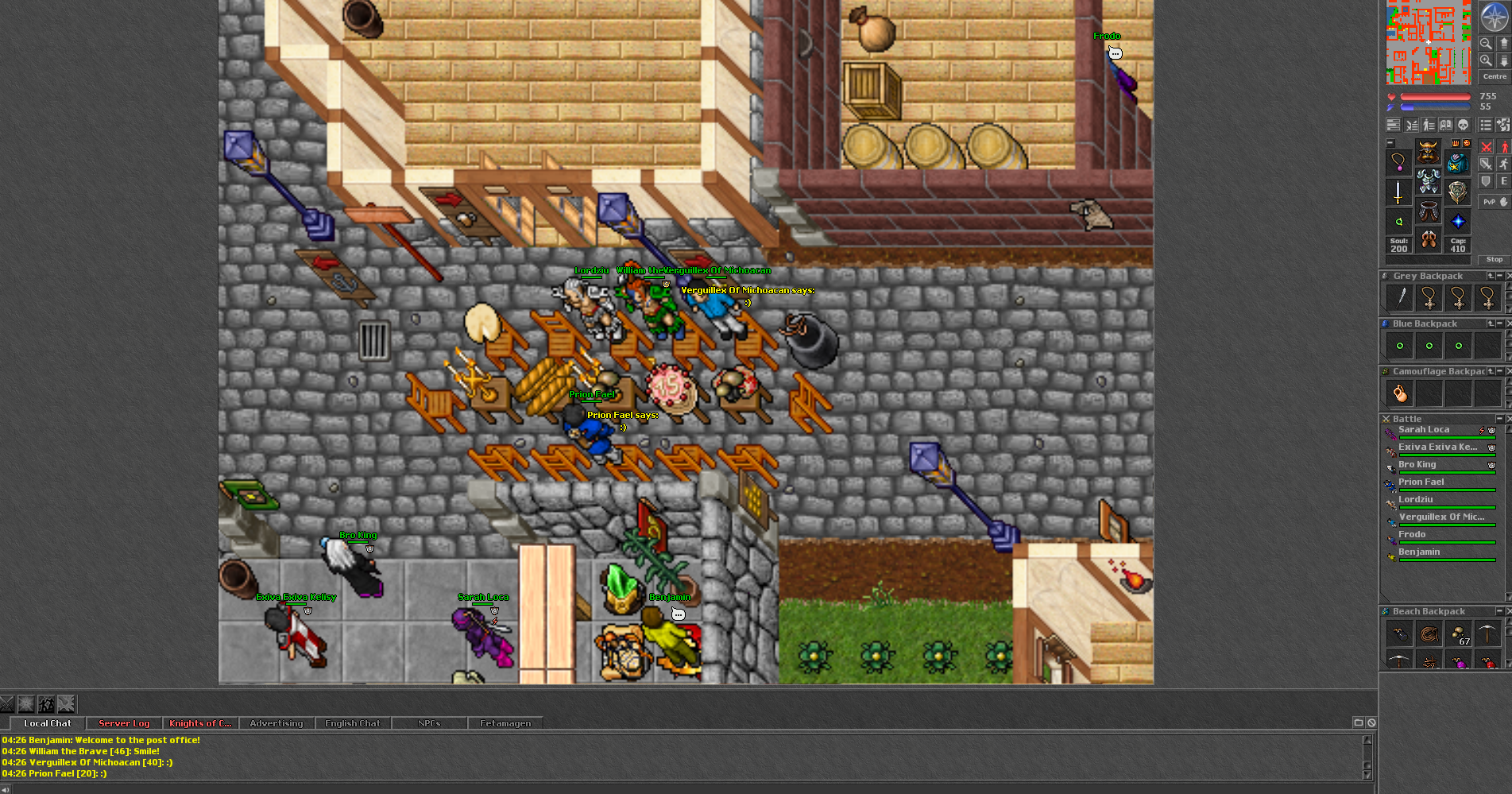This screenshot has height=794, width=1512.
Task: Zoom out the minimap with the minus magnifier
Action: [x=1486, y=44]
